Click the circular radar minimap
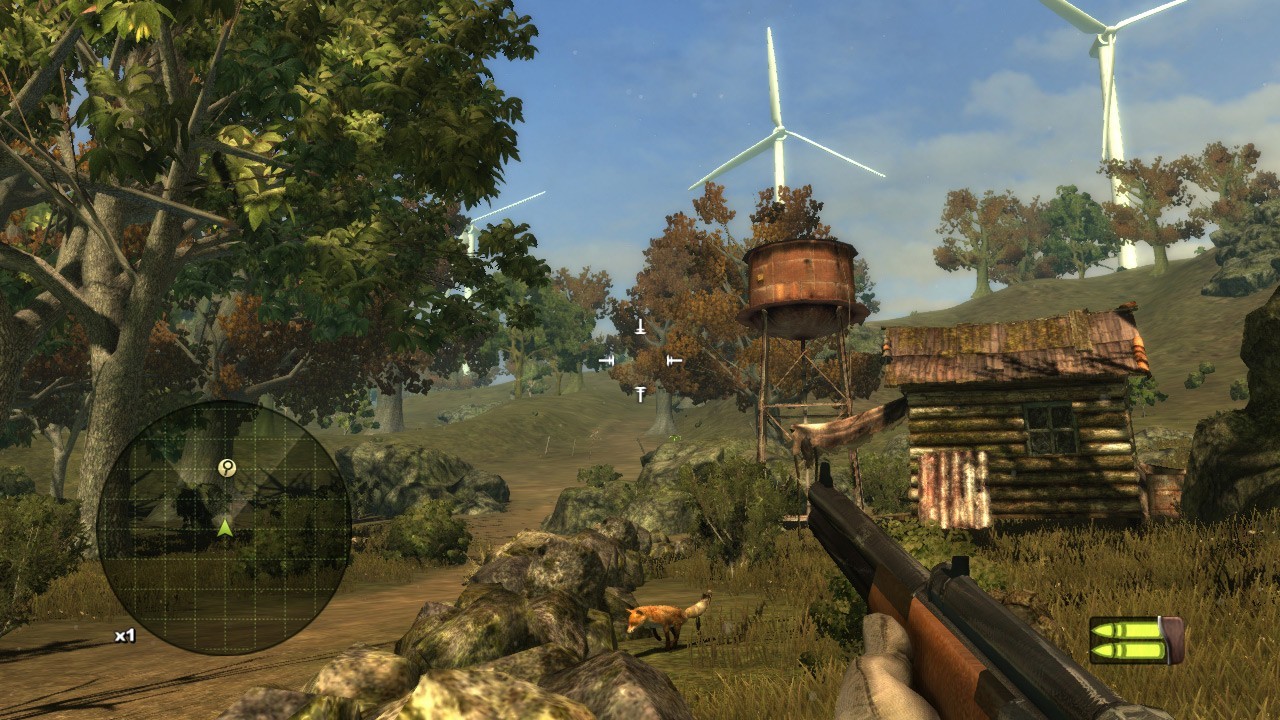1280x720 pixels. click(x=224, y=528)
